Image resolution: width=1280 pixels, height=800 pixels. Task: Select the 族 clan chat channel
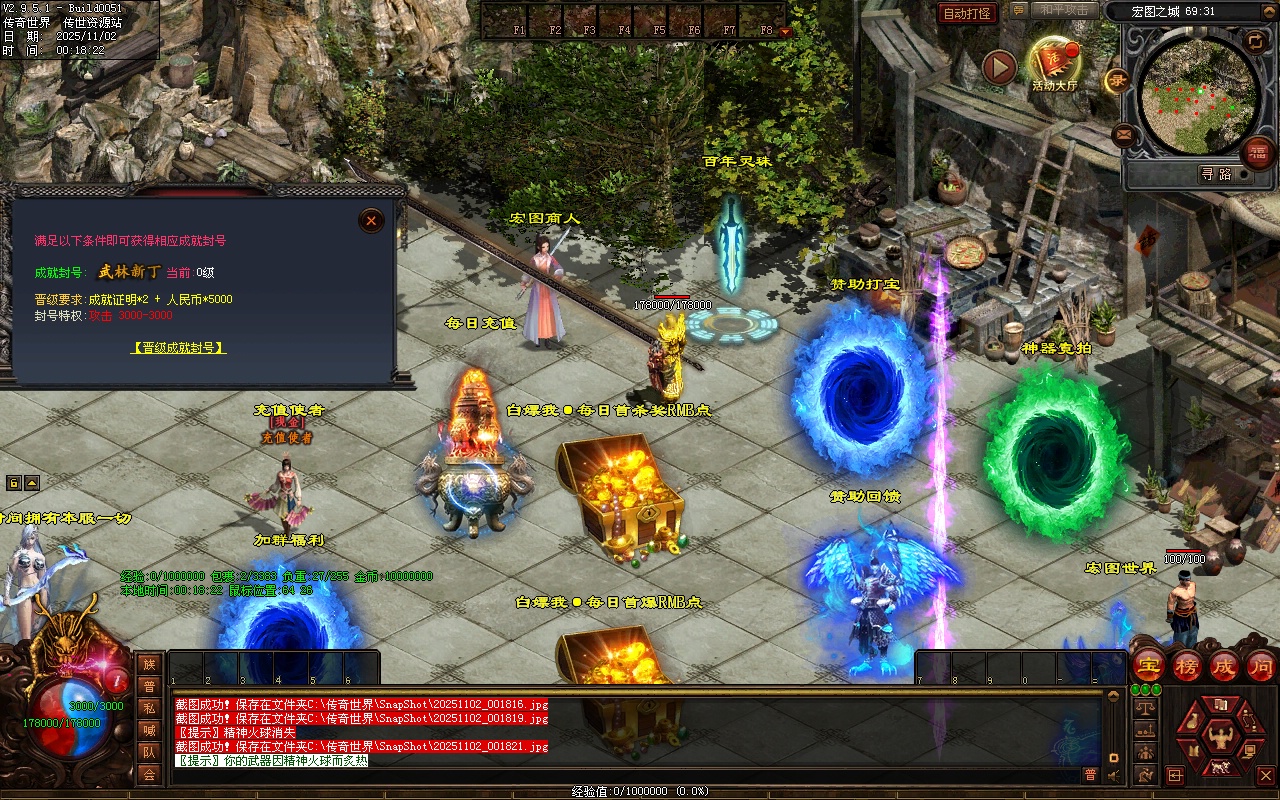point(149,664)
